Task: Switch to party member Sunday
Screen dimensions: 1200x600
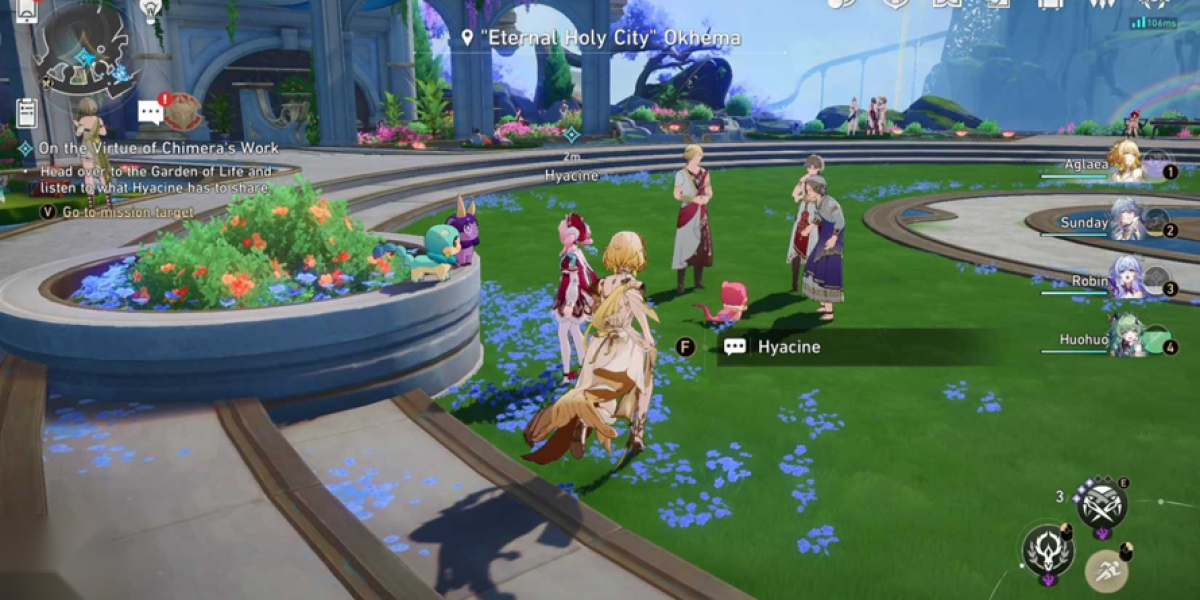Action: click(x=1125, y=221)
